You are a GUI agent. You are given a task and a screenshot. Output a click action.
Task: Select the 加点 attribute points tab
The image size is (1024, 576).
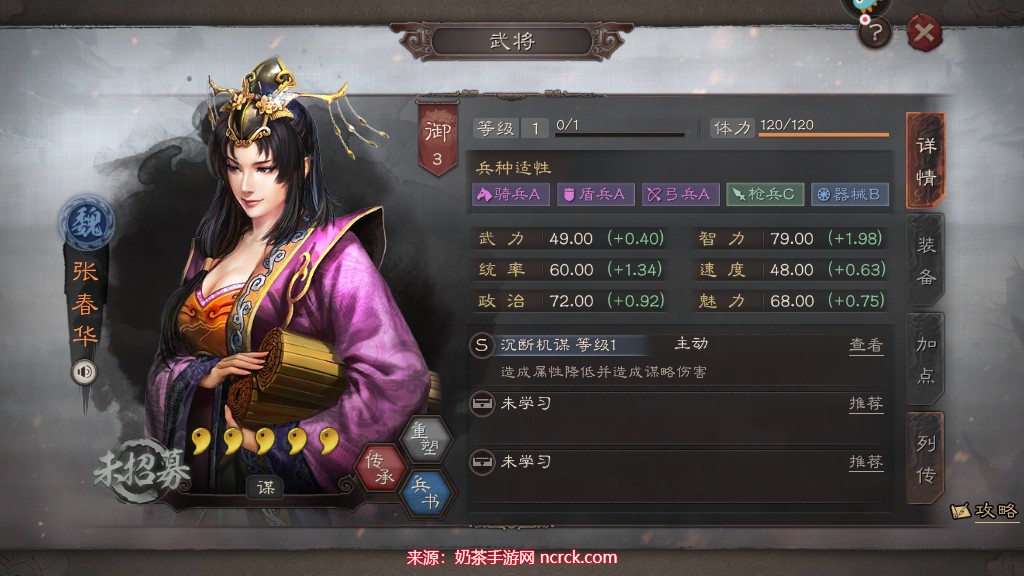[926, 359]
